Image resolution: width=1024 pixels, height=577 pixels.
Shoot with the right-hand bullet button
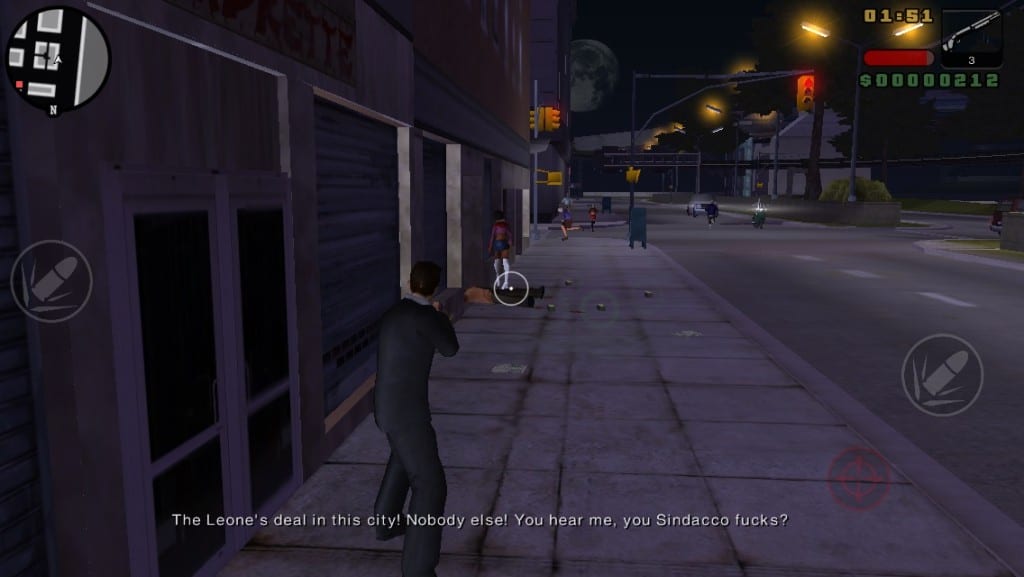coord(942,375)
